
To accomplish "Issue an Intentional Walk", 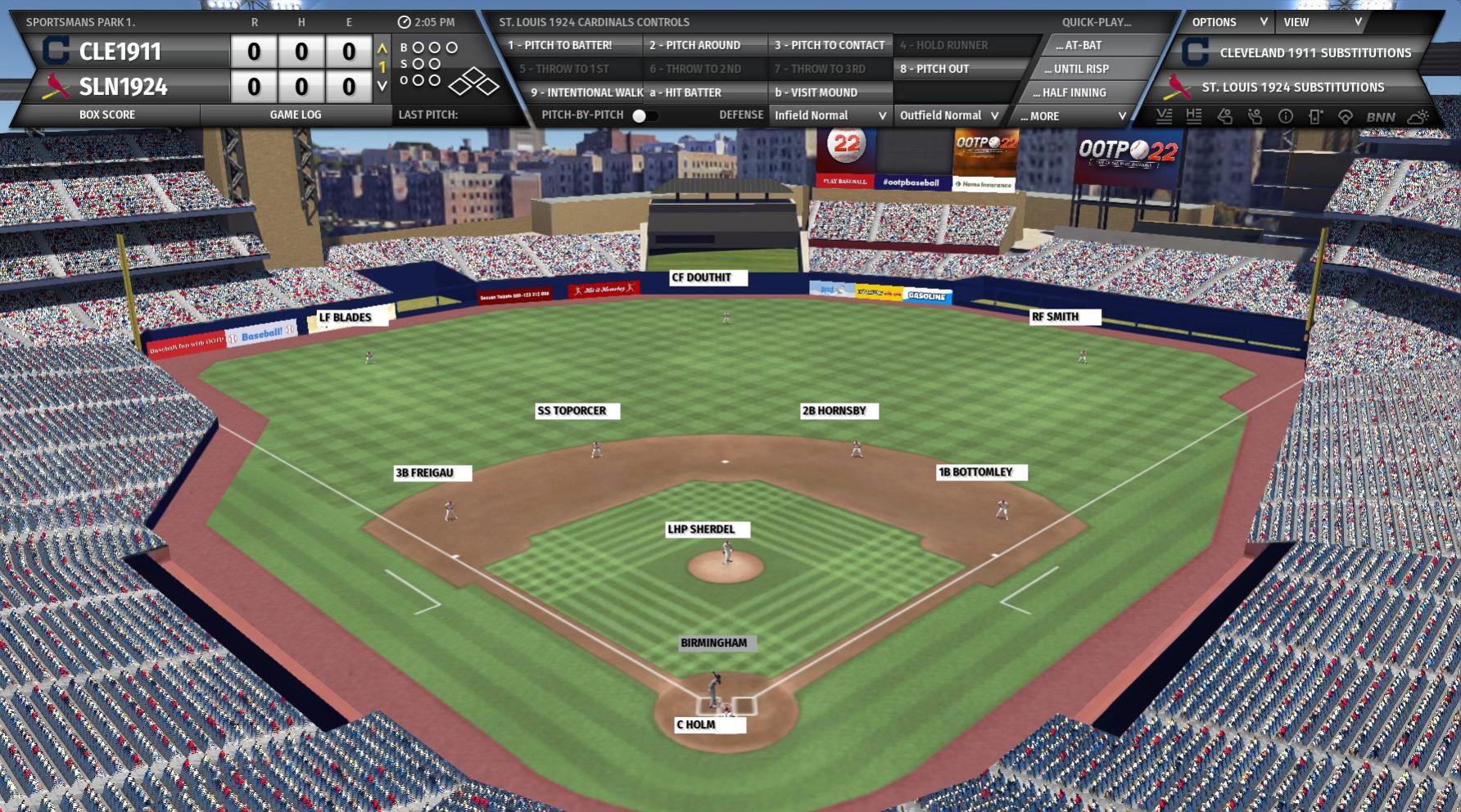I will point(585,92).
